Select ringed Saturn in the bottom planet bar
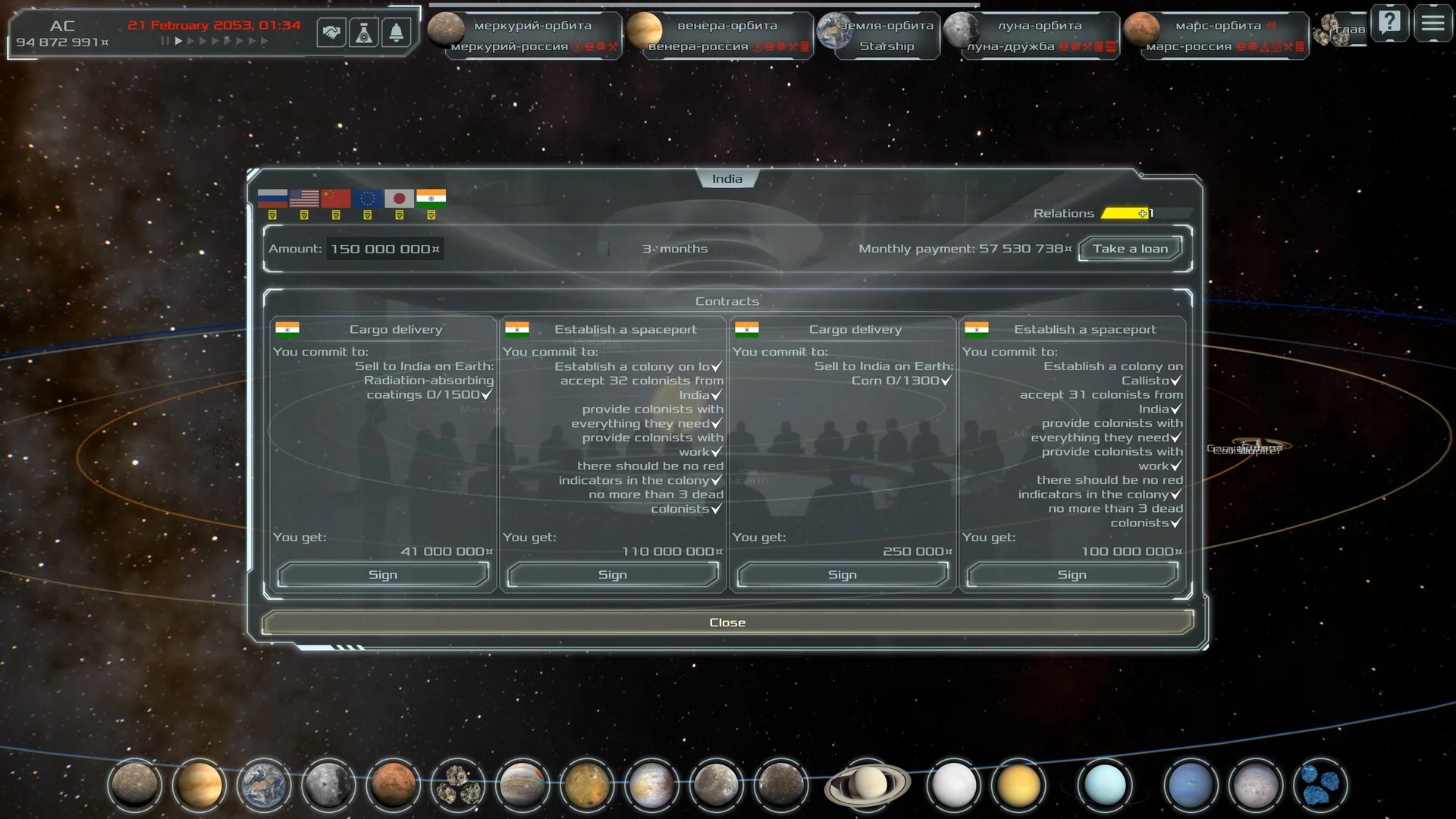The height and width of the screenshot is (819, 1456). [x=867, y=784]
